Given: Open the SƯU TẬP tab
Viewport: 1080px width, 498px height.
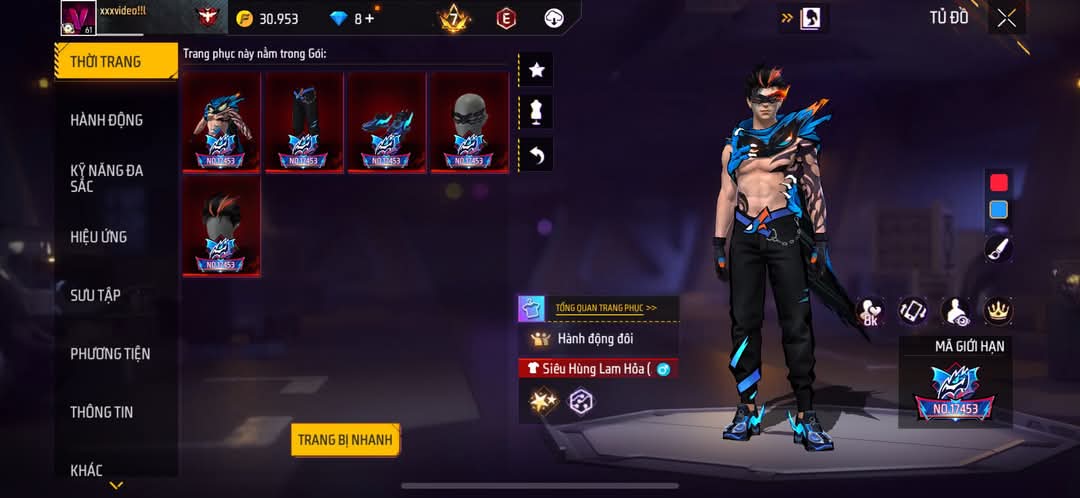Looking at the screenshot, I should click(x=96, y=295).
